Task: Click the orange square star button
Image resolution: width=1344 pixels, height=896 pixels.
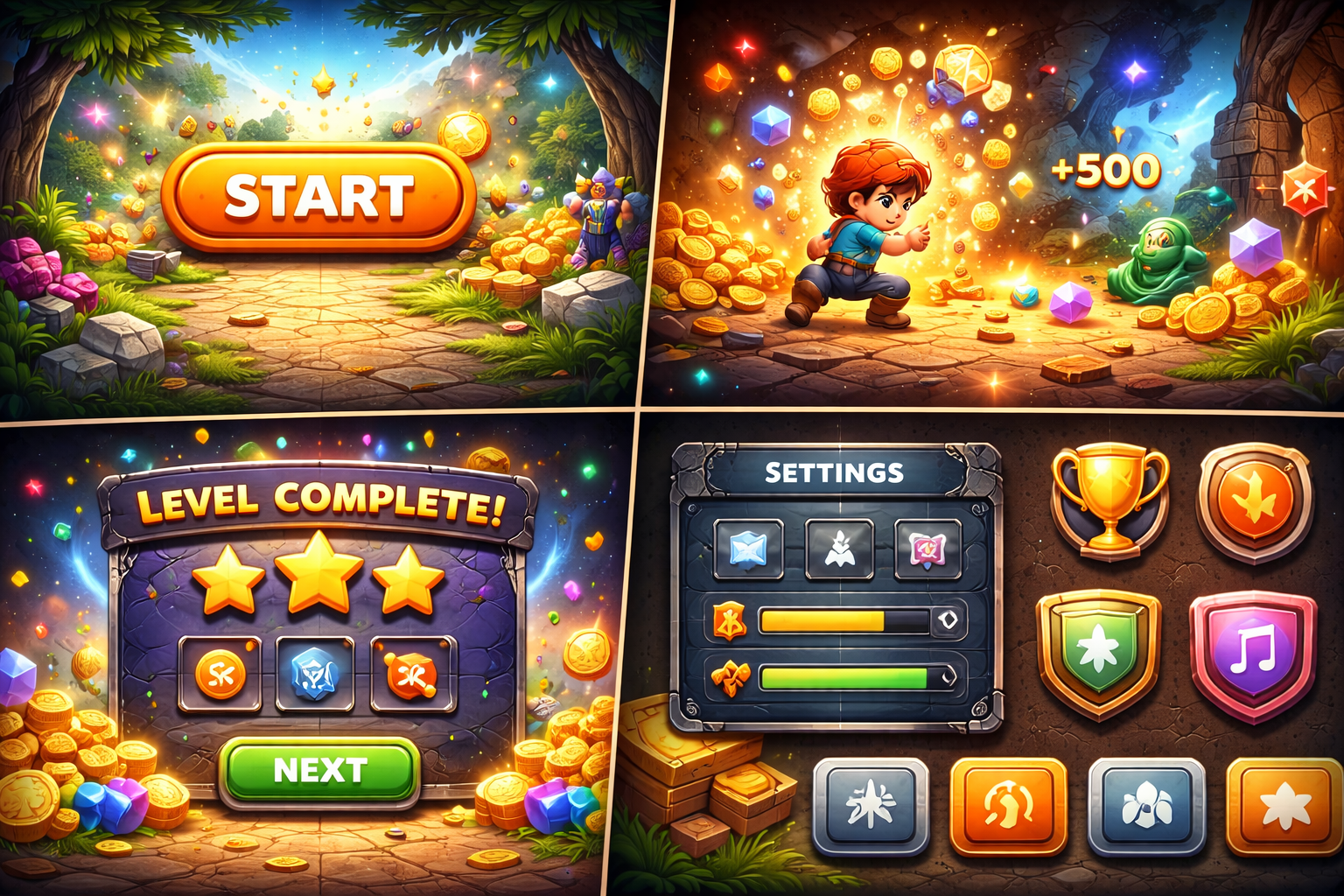Action: pyautogui.click(x=1283, y=805)
